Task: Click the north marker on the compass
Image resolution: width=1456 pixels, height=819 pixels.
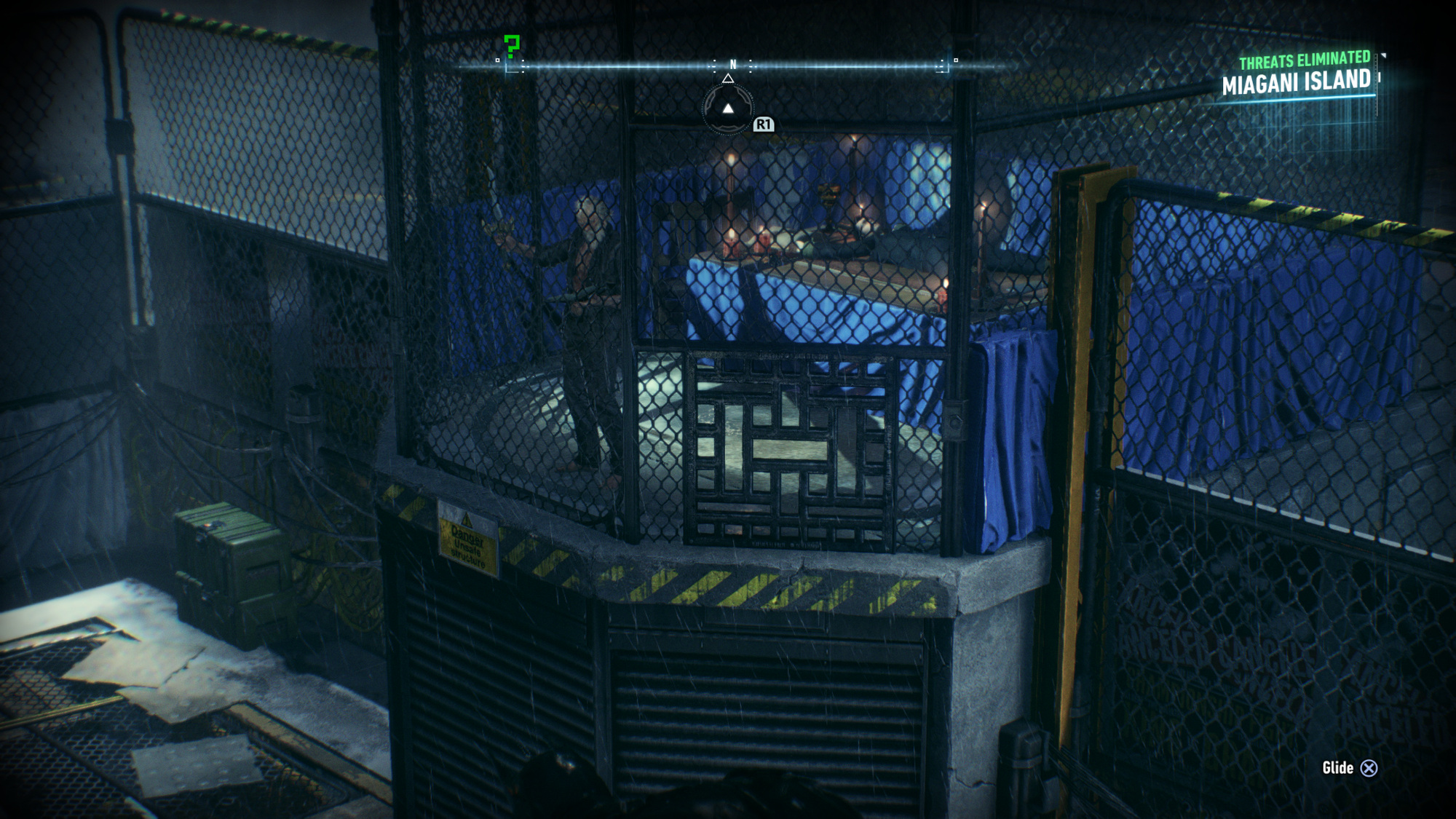Action: tap(733, 65)
